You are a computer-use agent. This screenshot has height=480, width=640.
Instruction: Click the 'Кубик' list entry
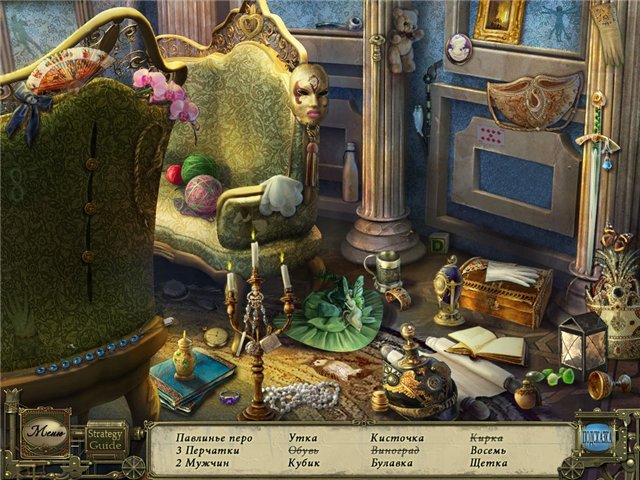[x=305, y=463]
